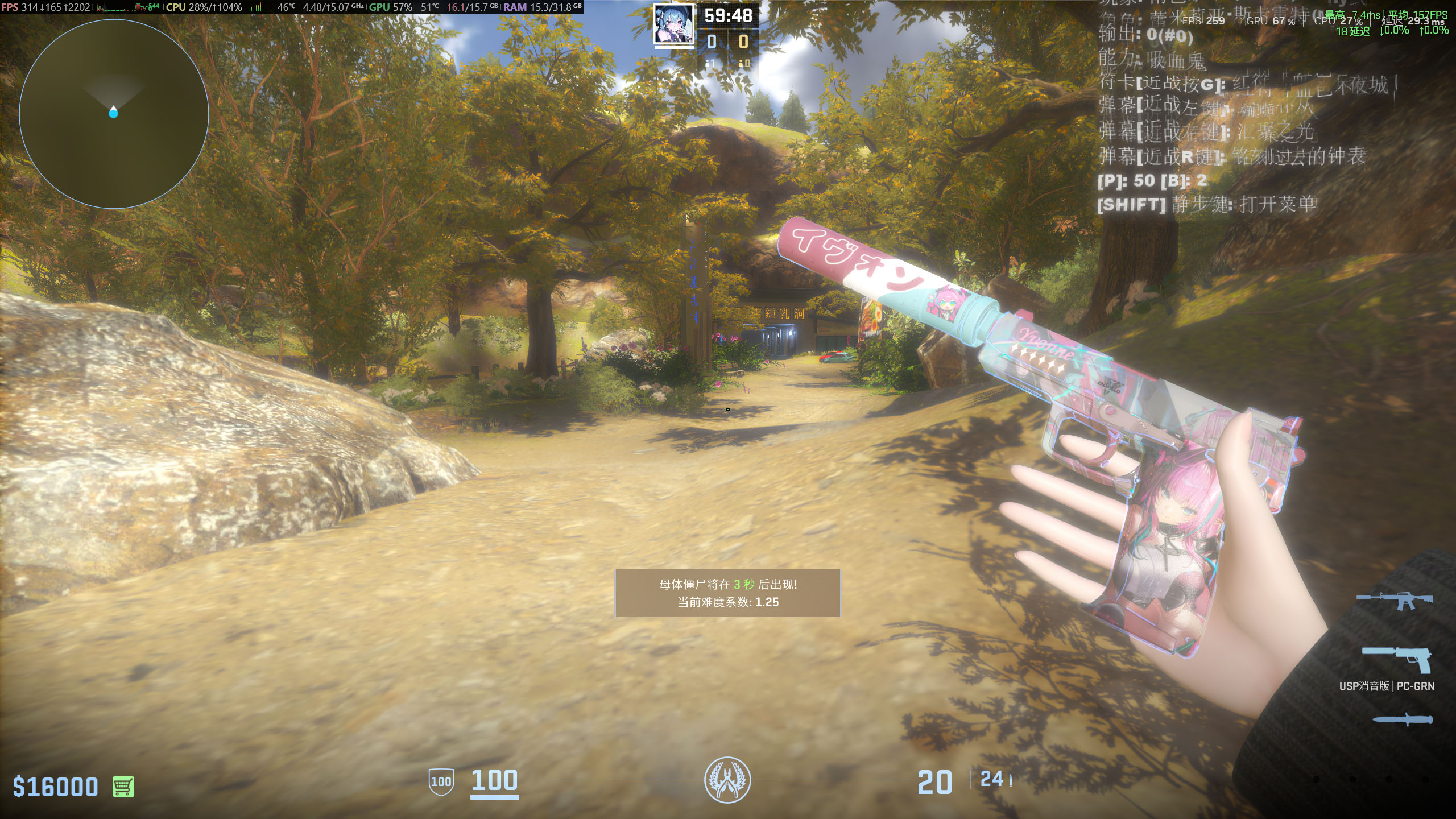Select the knife weapon slot
This screenshot has height=819, width=1456.
(1402, 719)
